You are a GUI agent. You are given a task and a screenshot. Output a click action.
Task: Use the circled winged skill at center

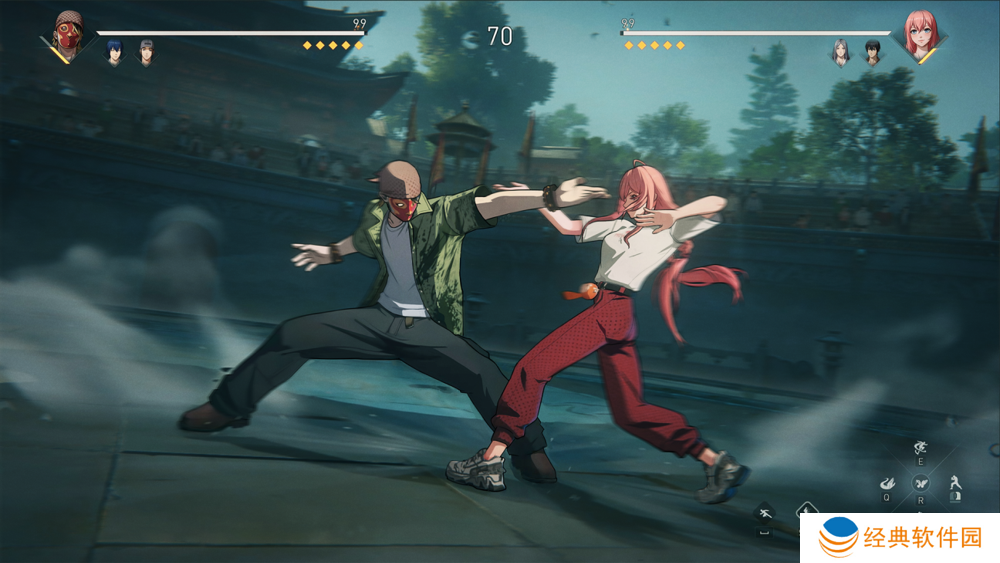pyautogui.click(x=920, y=482)
